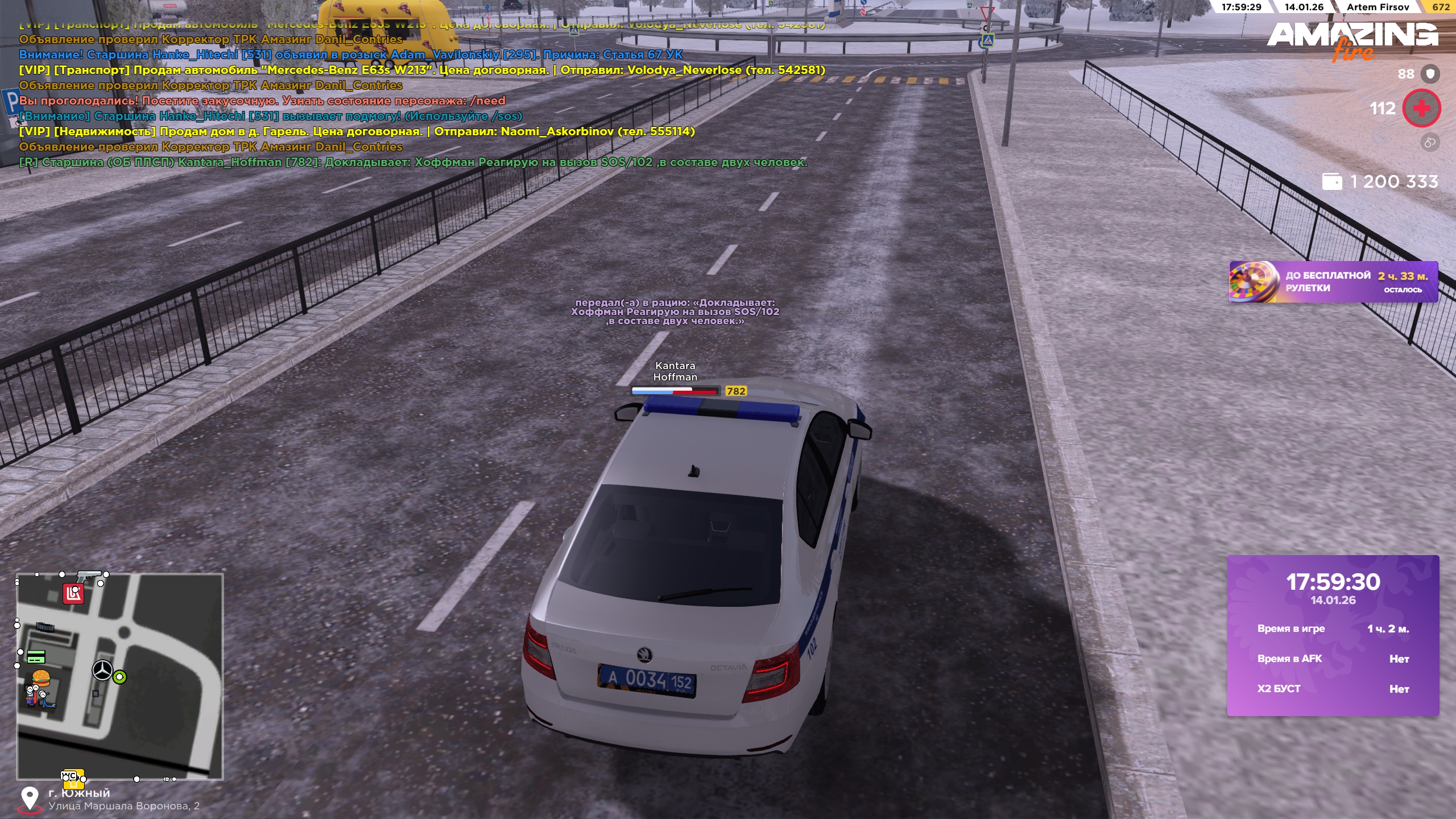Viewport: 1456px width, 819px height.
Task: Select the burger eatery marker on minimap
Action: [x=41, y=677]
